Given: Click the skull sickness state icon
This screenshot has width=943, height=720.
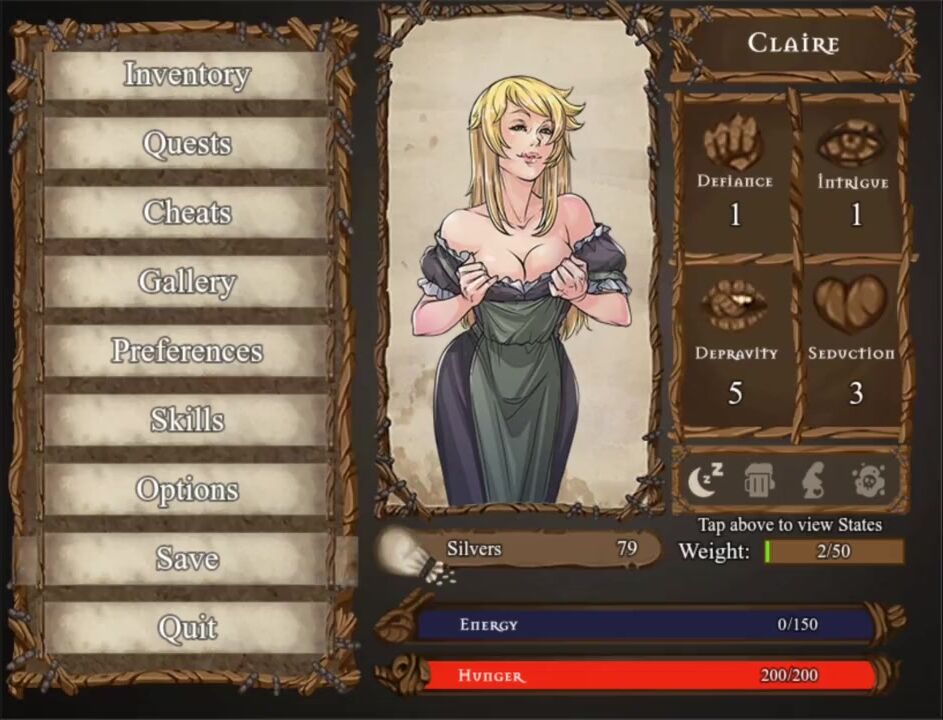Looking at the screenshot, I should click(x=868, y=482).
